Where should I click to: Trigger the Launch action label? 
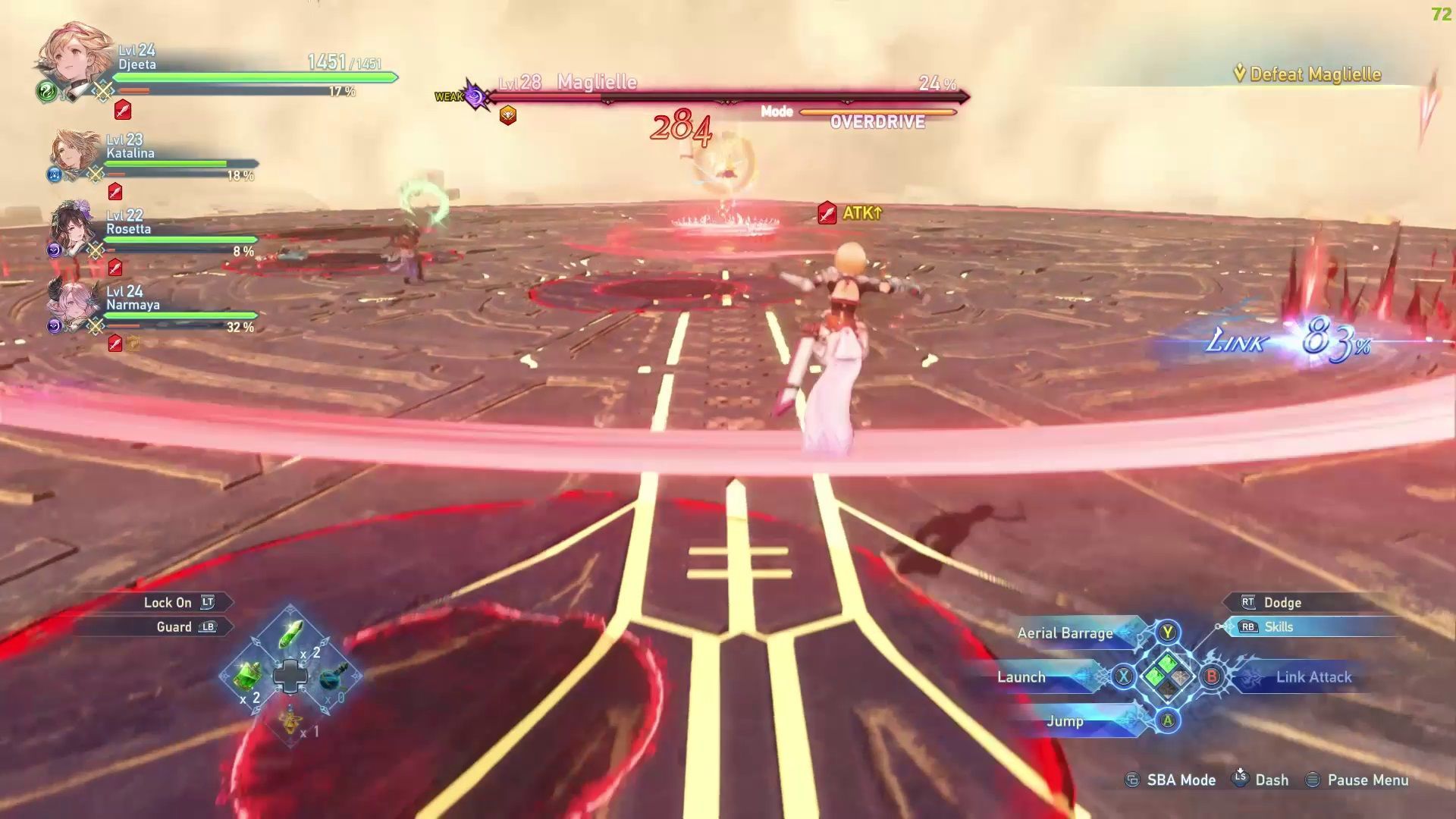point(1021,677)
